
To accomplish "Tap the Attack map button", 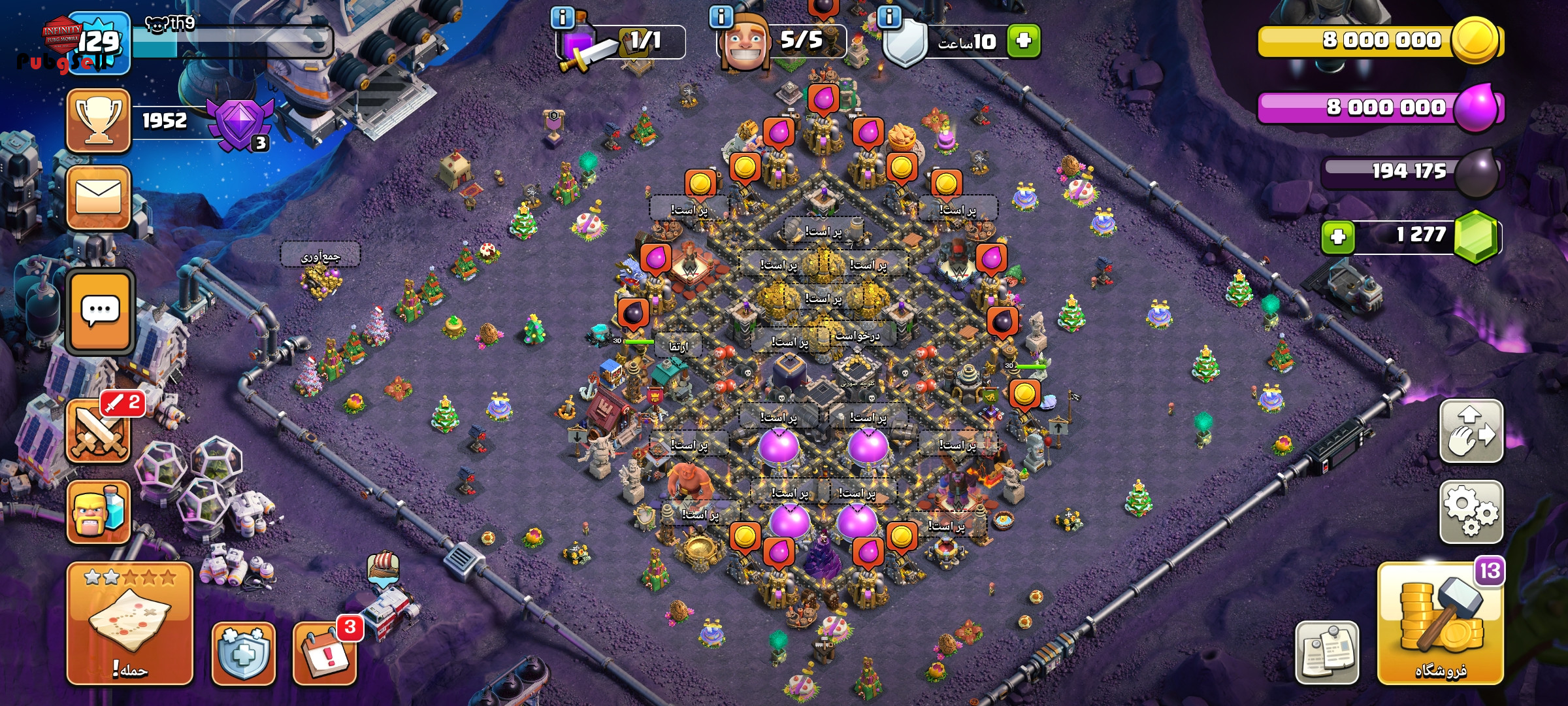I will 130,624.
